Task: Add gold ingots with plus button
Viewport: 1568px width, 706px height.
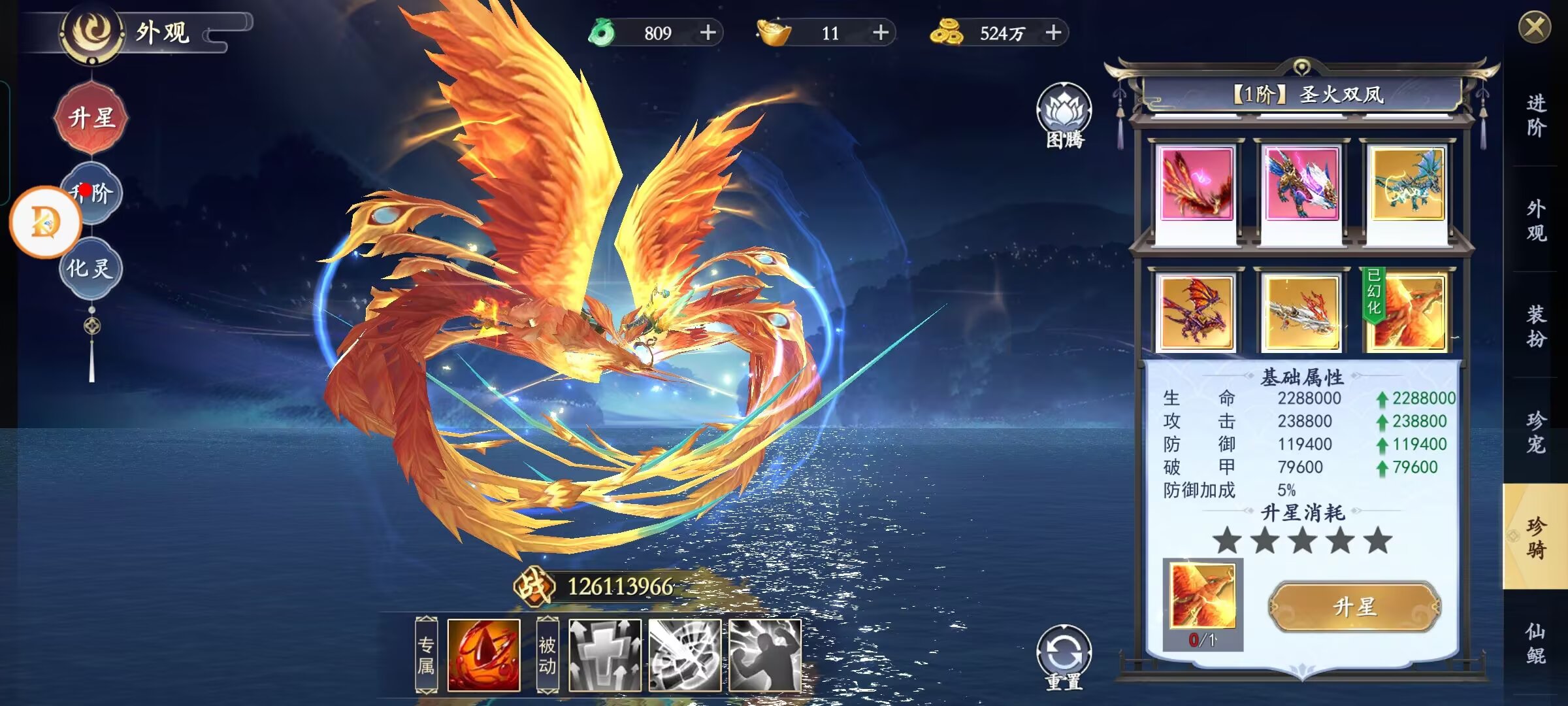Action: 880,33
